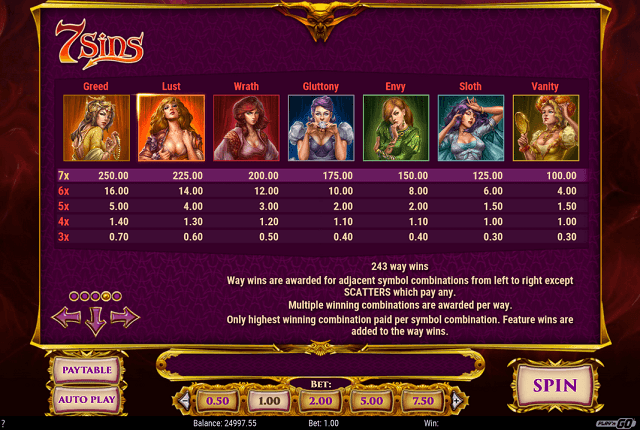Choose the 1.00 bet amount
640x430 pixels.
click(x=267, y=401)
